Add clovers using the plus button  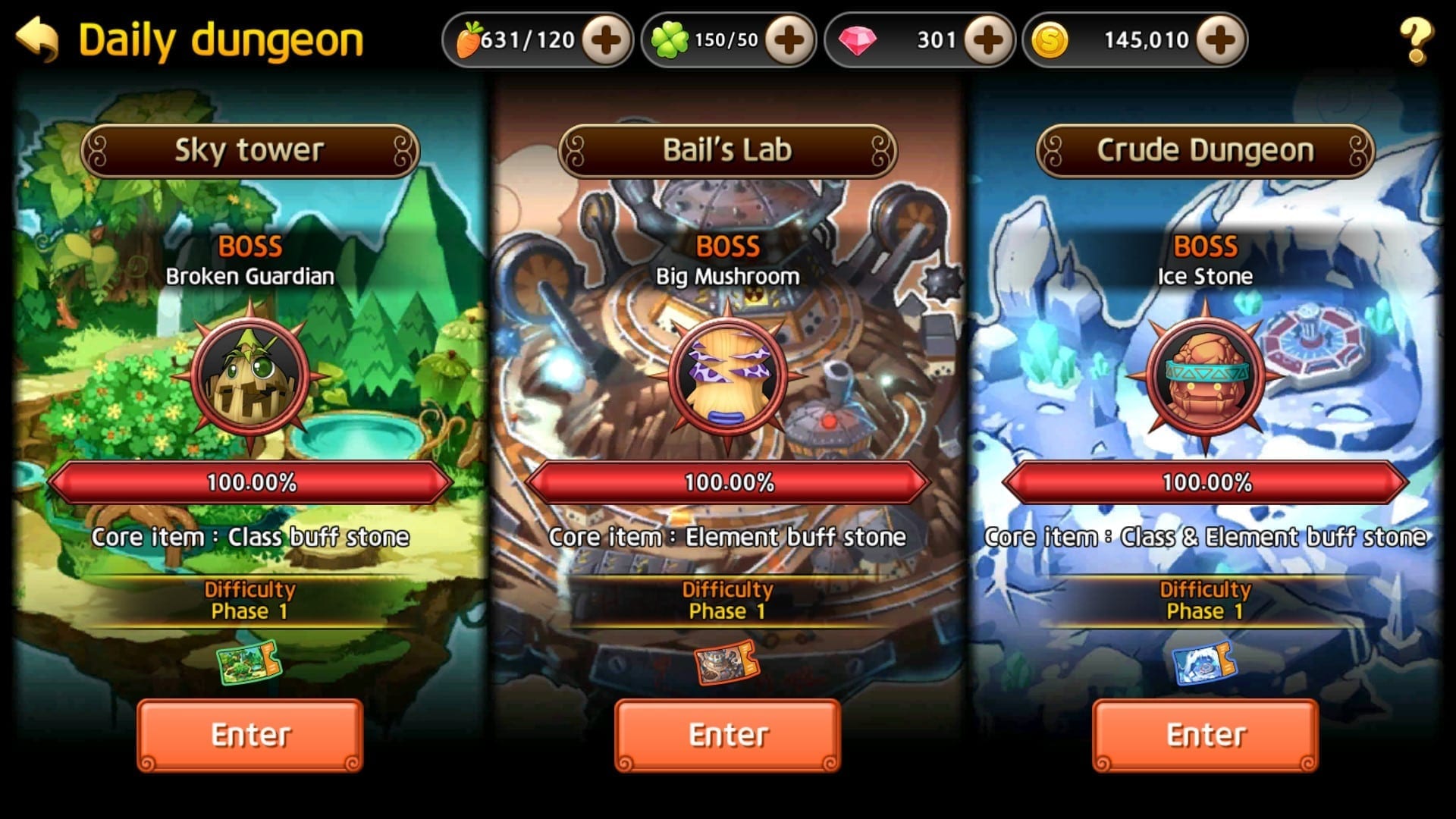[789, 40]
